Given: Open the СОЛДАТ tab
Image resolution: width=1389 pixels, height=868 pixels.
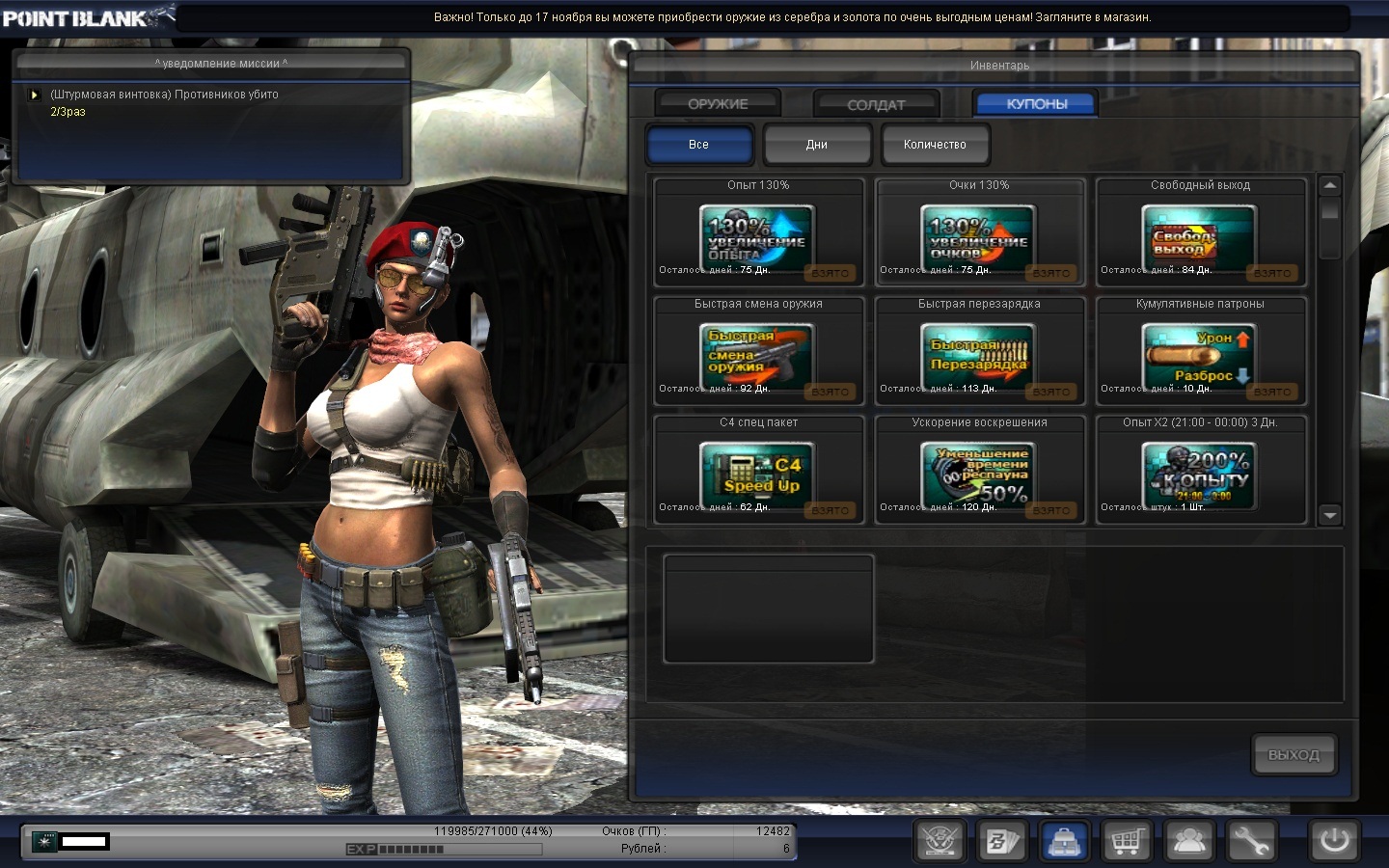Looking at the screenshot, I should click(x=876, y=104).
